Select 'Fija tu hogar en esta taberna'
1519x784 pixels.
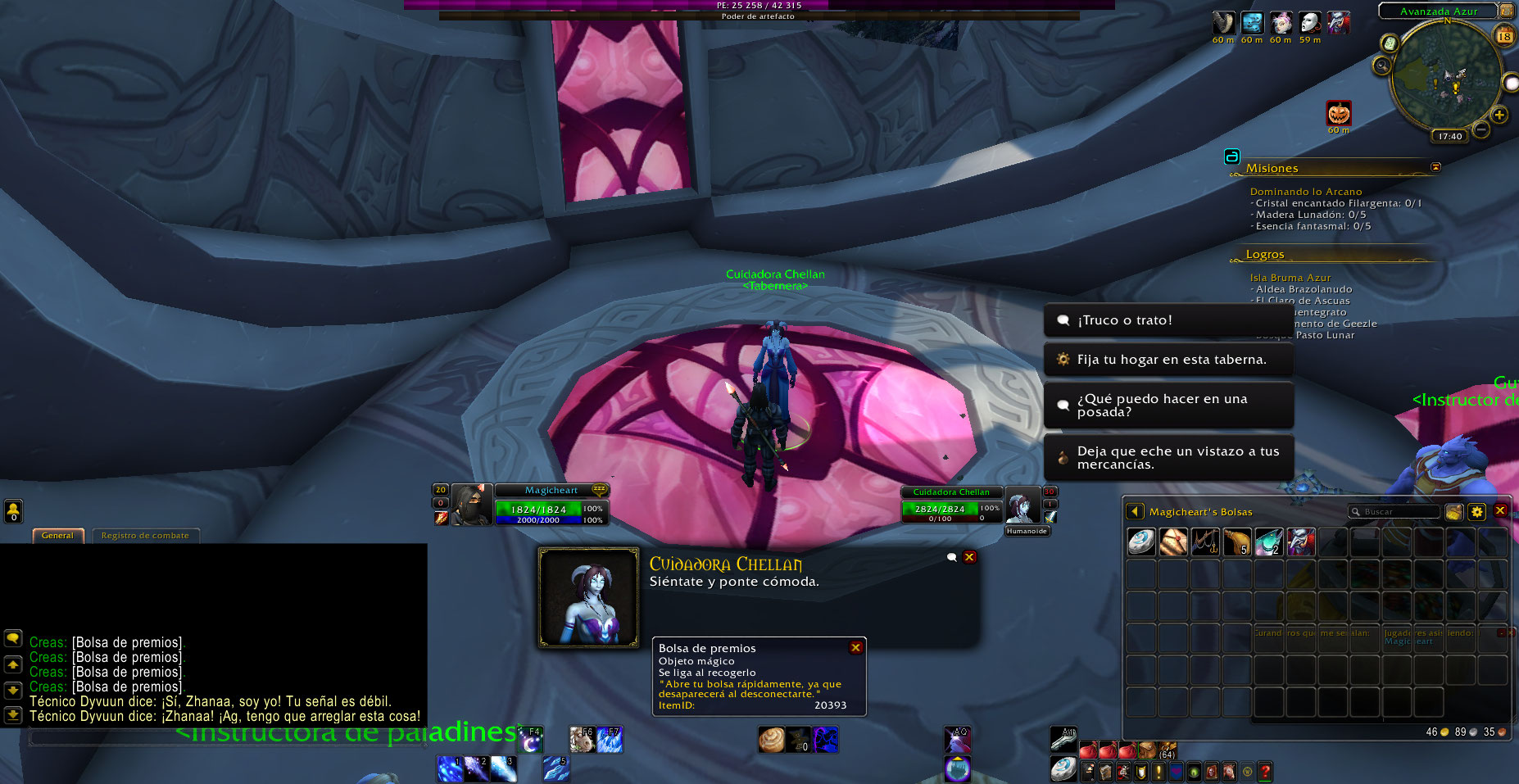1168,360
